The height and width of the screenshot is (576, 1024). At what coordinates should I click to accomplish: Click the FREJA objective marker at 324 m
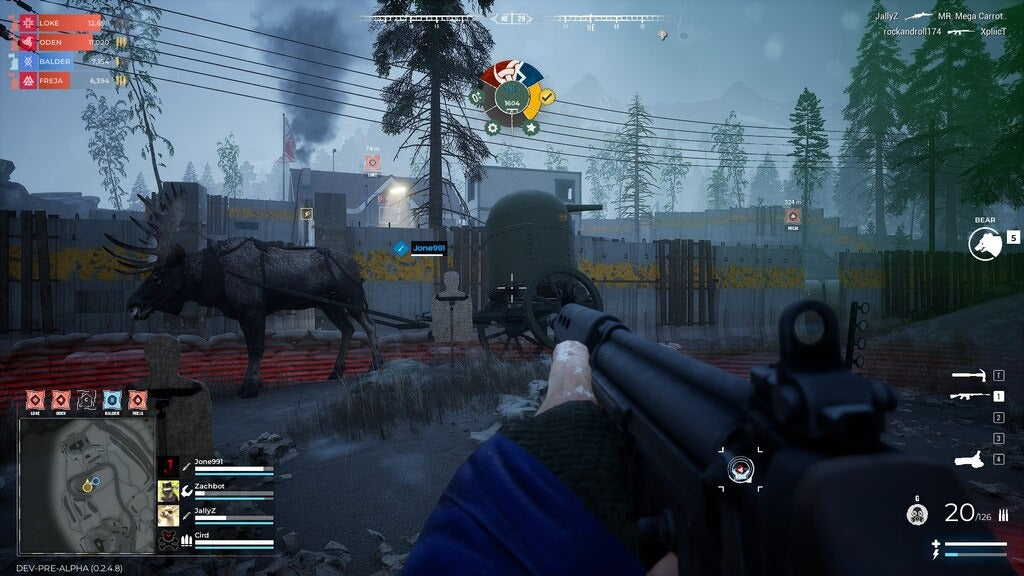point(792,215)
